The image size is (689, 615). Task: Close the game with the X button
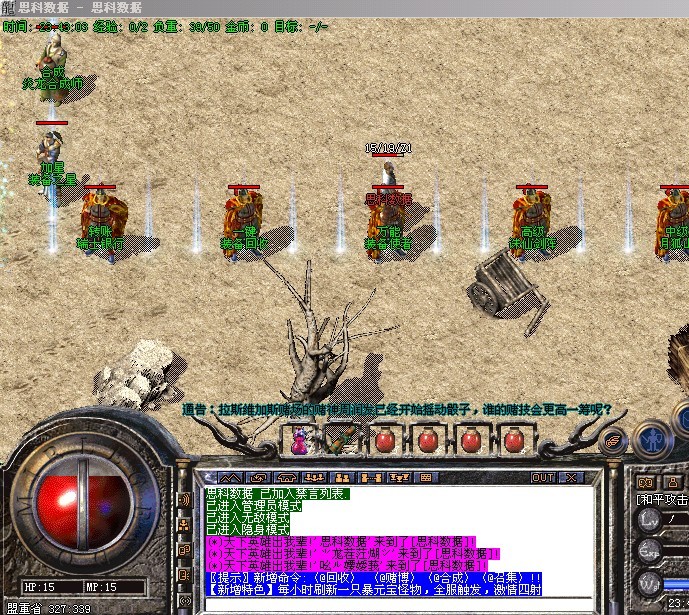coord(573,477)
